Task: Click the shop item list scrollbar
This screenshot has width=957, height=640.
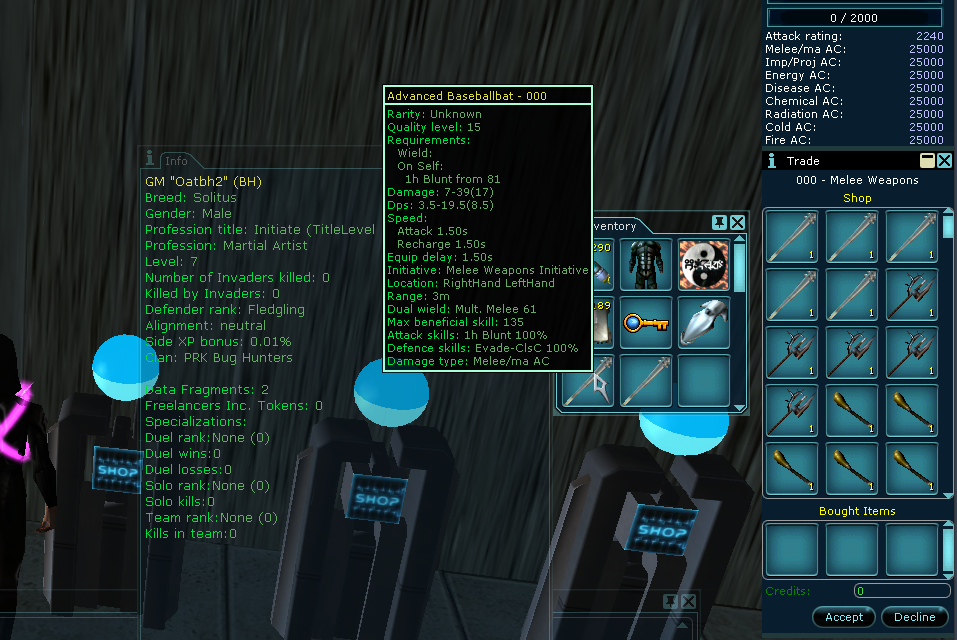Action: [947, 350]
